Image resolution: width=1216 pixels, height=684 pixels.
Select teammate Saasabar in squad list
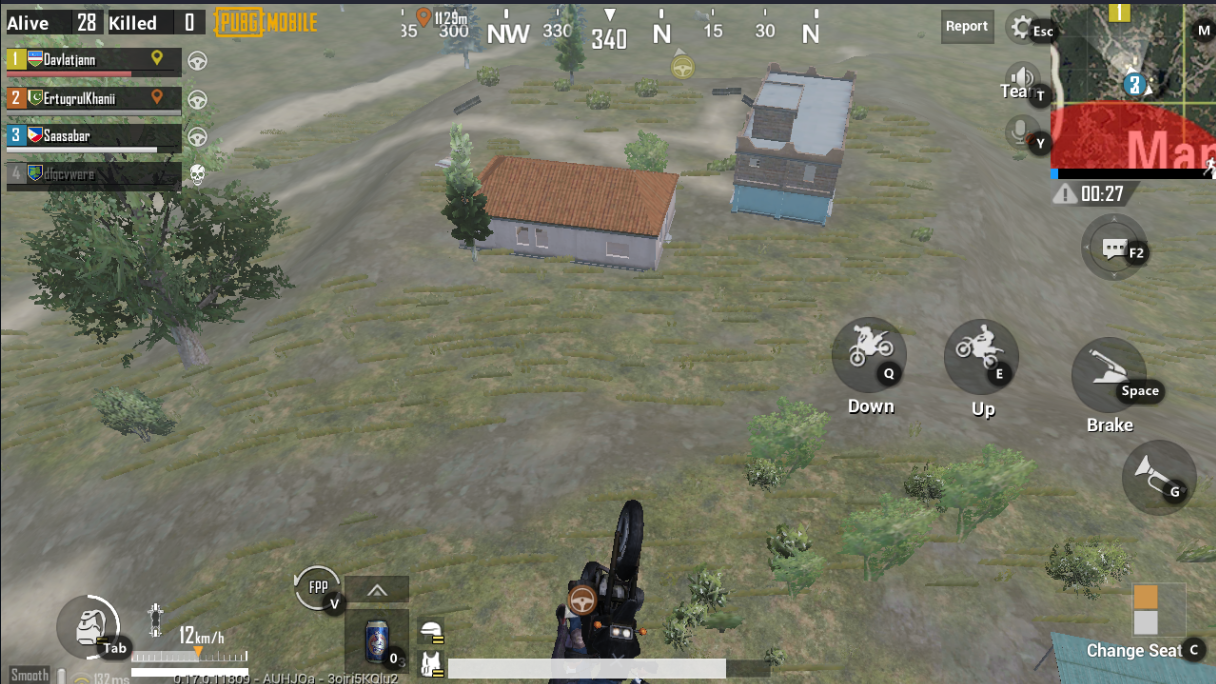pos(93,136)
